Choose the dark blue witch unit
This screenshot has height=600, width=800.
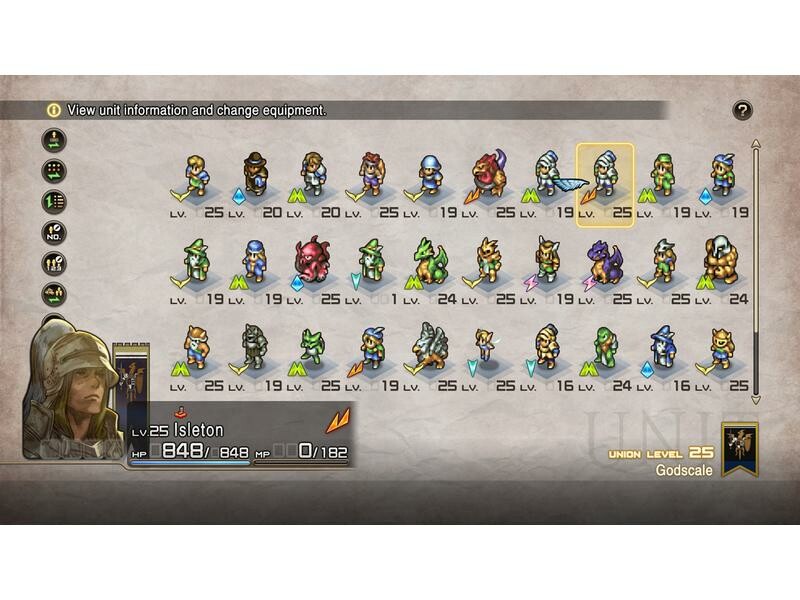(662, 347)
